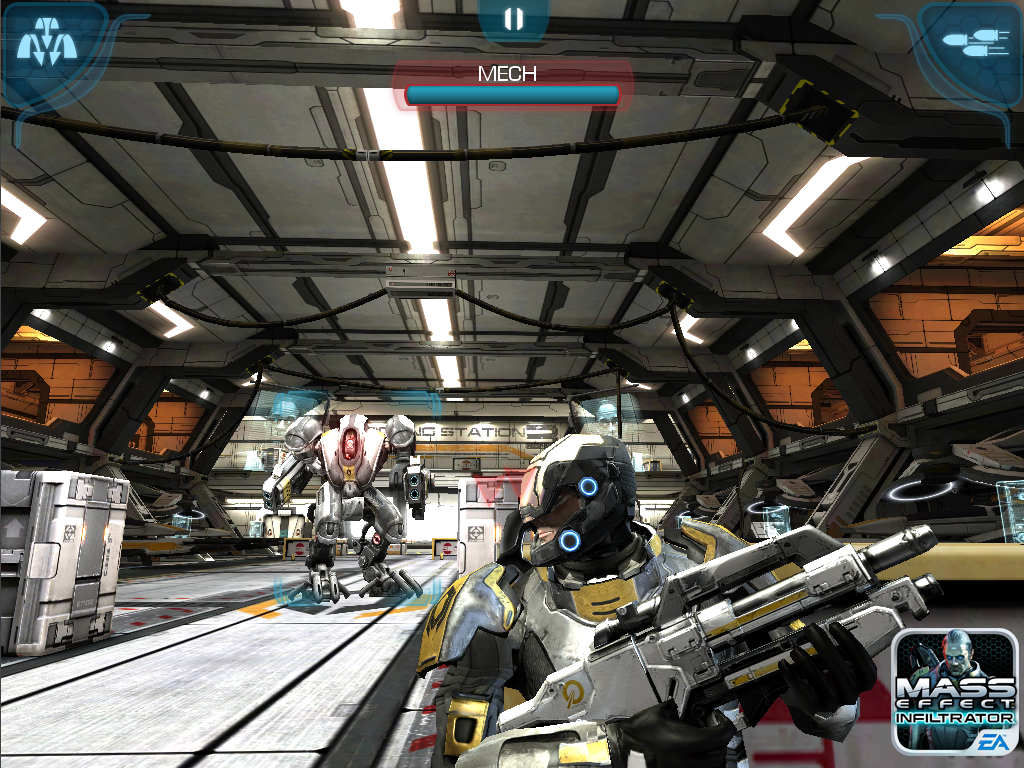Pause the game with the pause button

click(513, 19)
